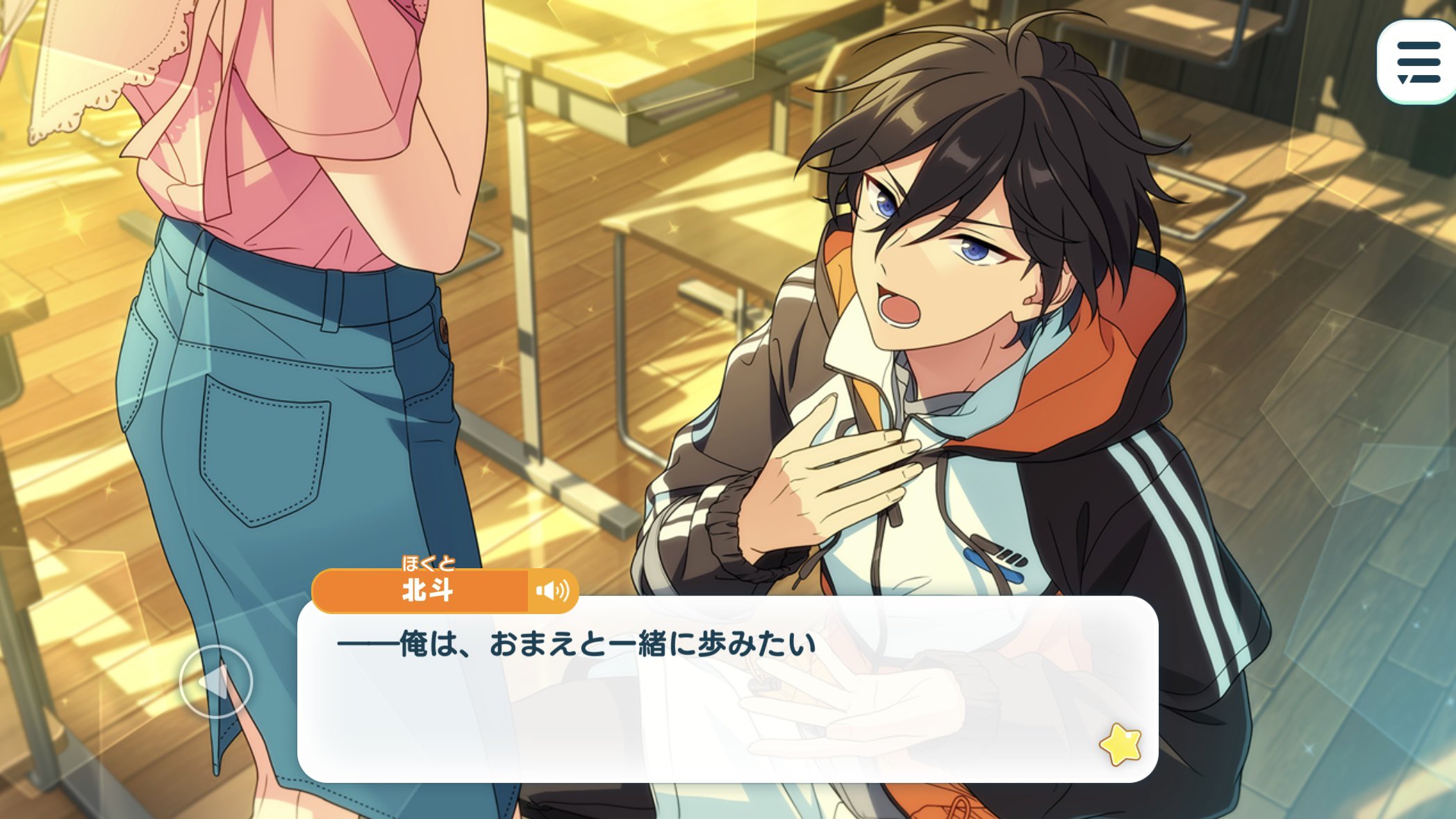Open the story menu in the top corner

(x=1418, y=63)
